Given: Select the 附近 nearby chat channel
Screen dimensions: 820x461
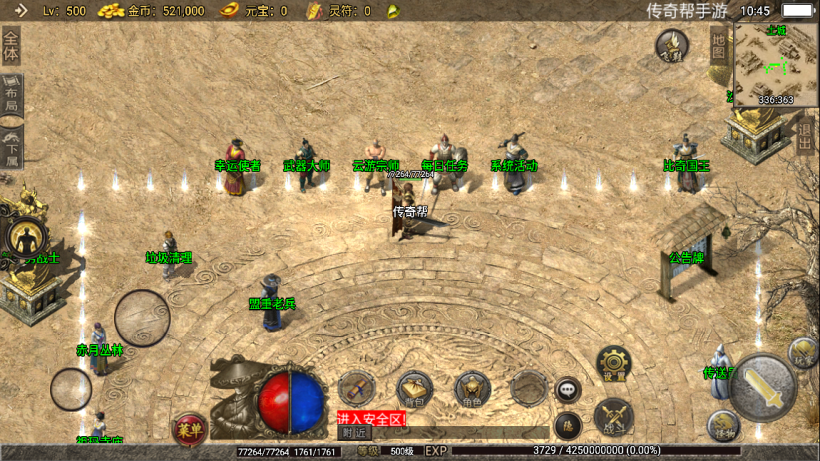Looking at the screenshot, I should [x=354, y=433].
